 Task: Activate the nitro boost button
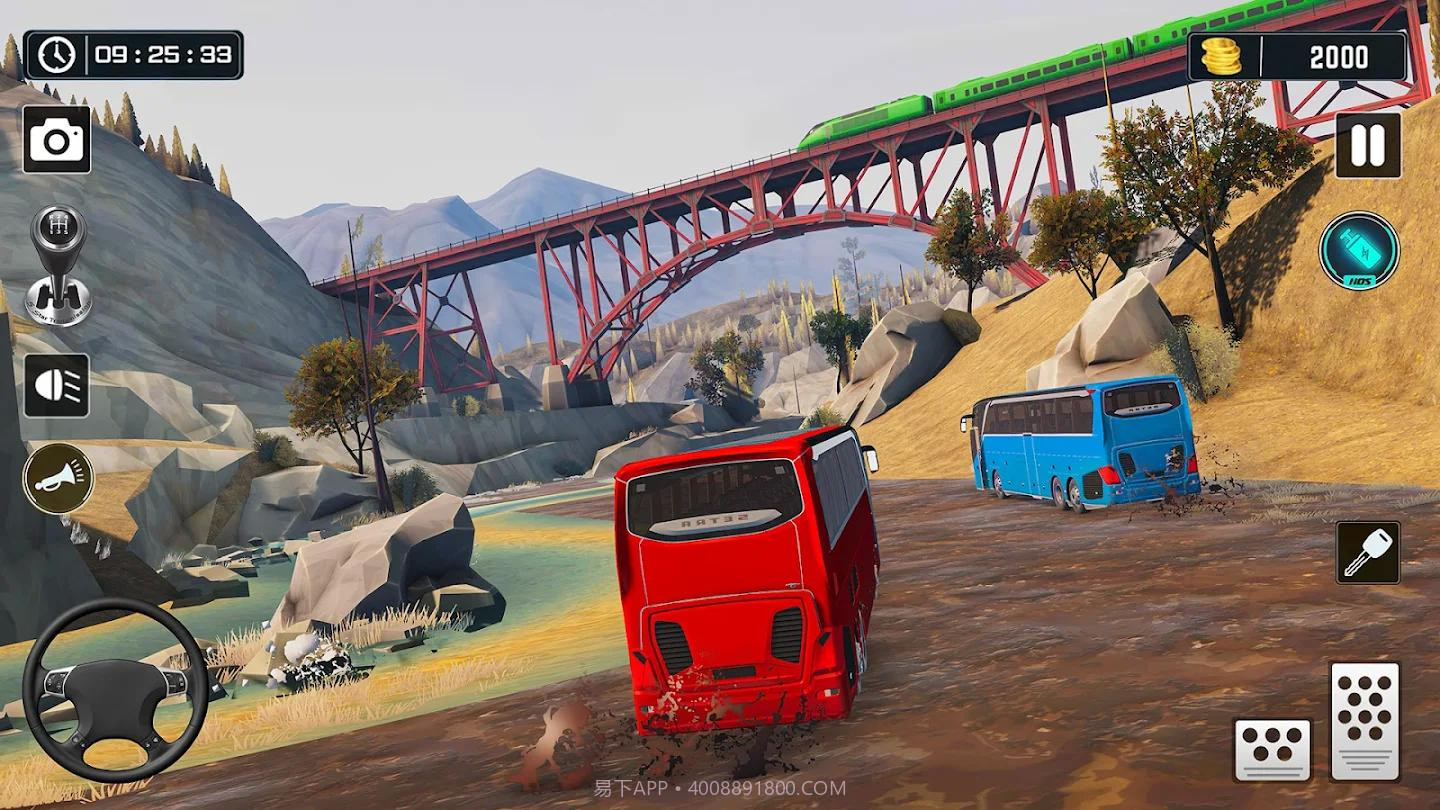1359,251
